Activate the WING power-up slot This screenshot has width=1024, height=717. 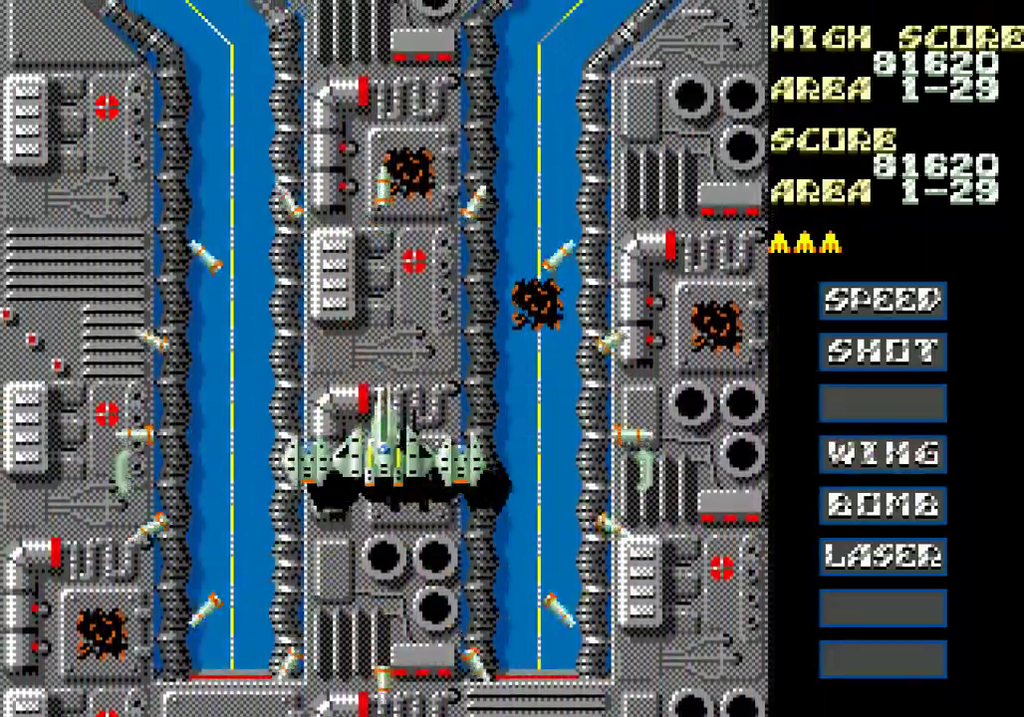(x=883, y=453)
